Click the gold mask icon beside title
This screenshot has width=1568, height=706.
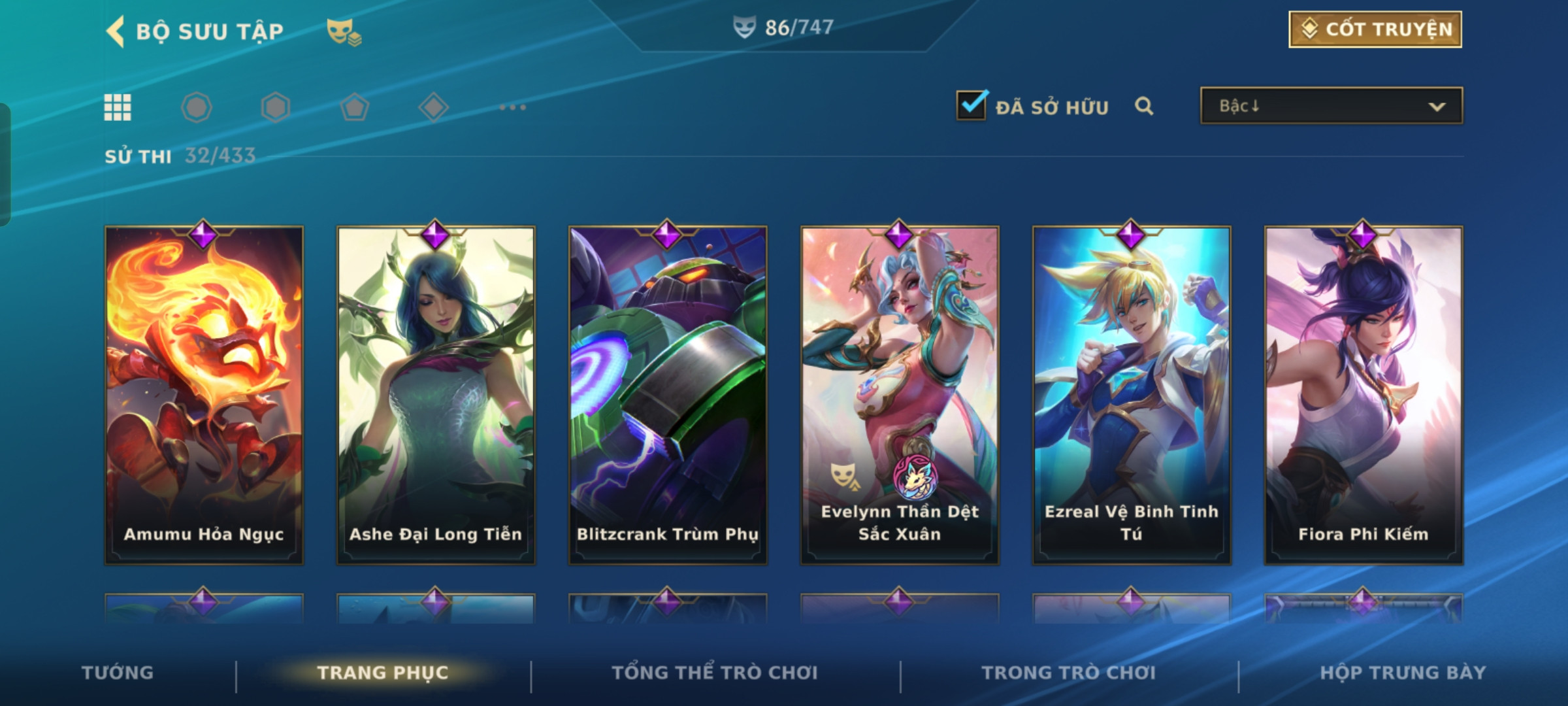pyautogui.click(x=344, y=31)
